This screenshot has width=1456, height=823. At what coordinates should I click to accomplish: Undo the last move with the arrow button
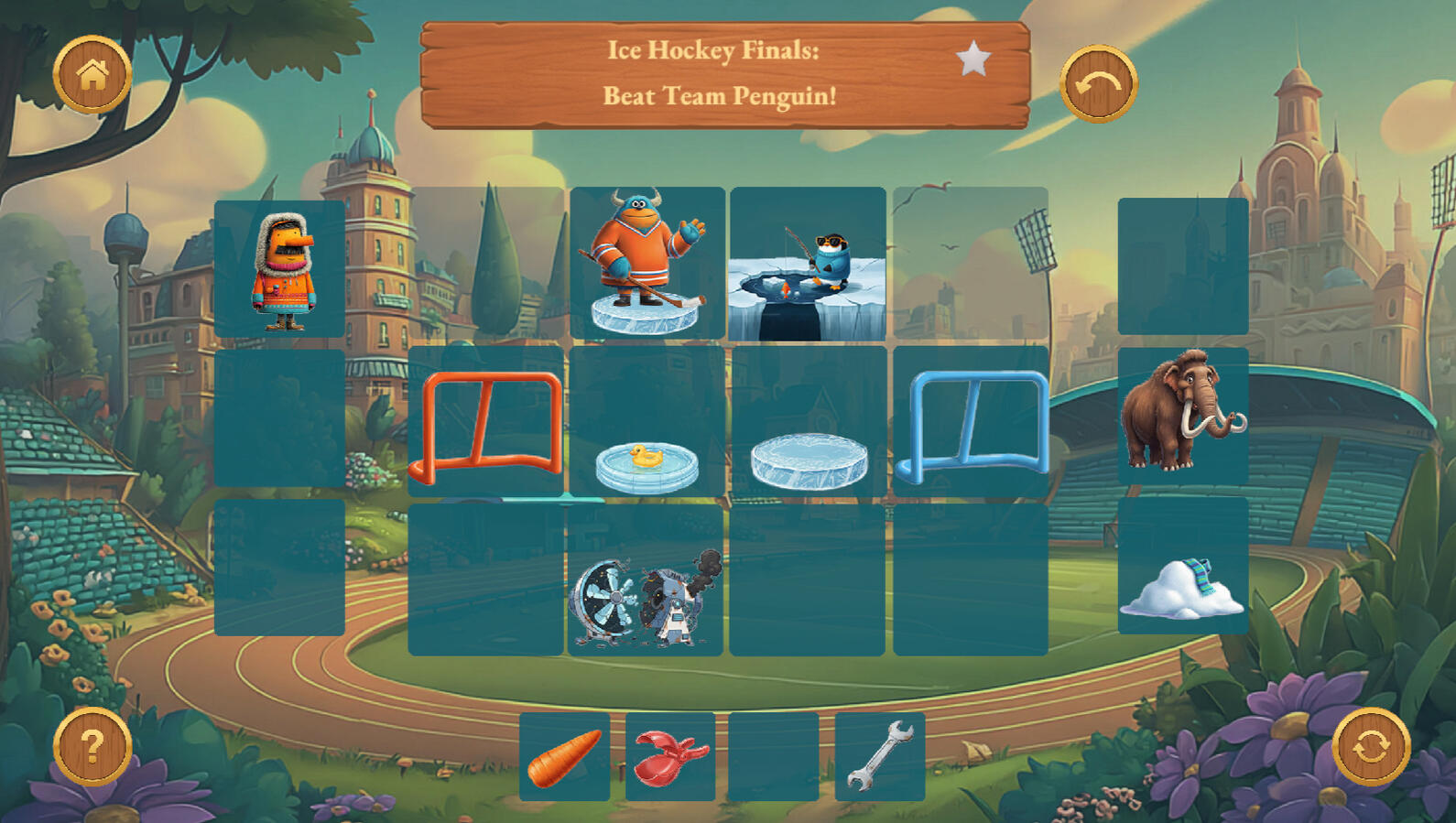(1098, 84)
